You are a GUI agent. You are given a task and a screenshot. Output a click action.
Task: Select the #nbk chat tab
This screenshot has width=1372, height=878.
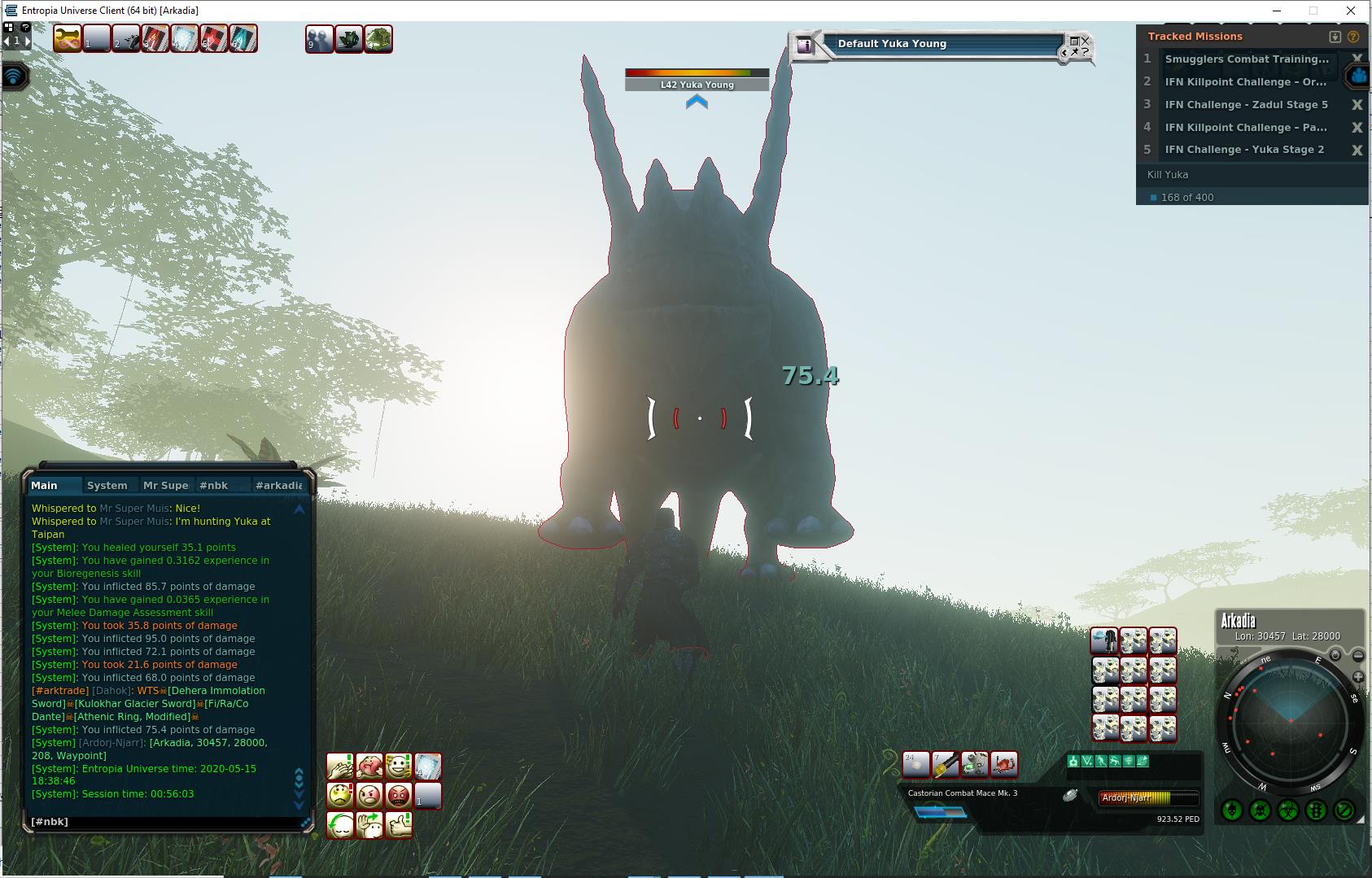(x=214, y=486)
